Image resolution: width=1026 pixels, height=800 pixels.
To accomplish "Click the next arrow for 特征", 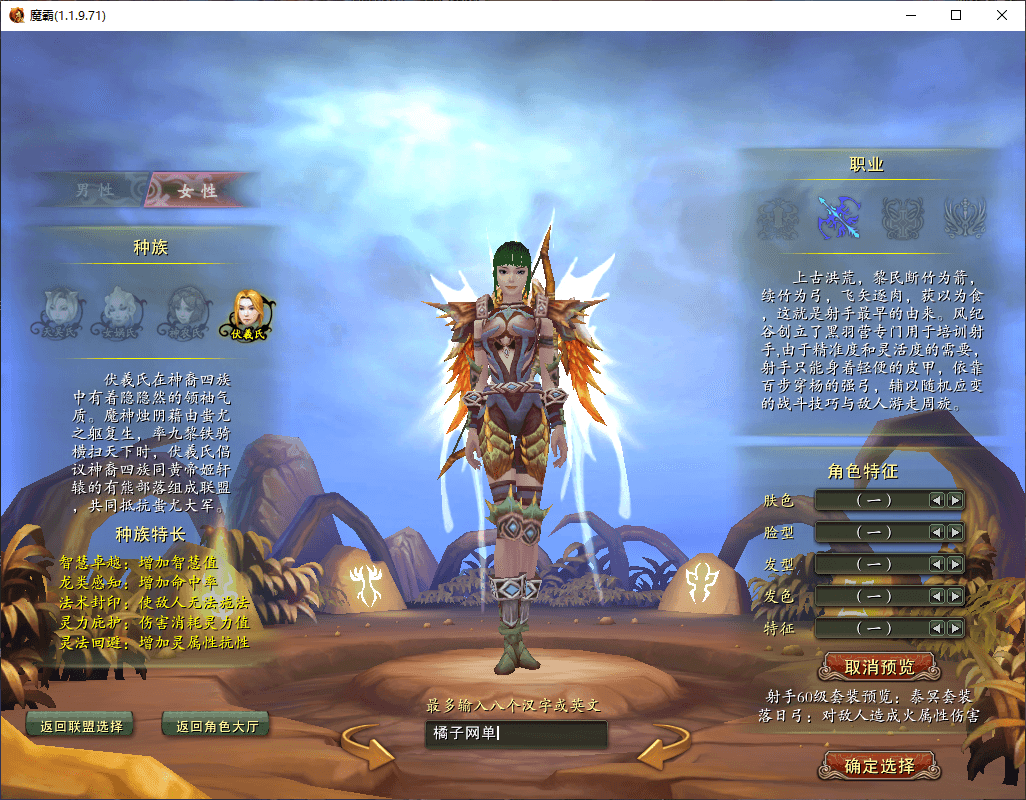I will 955,628.
